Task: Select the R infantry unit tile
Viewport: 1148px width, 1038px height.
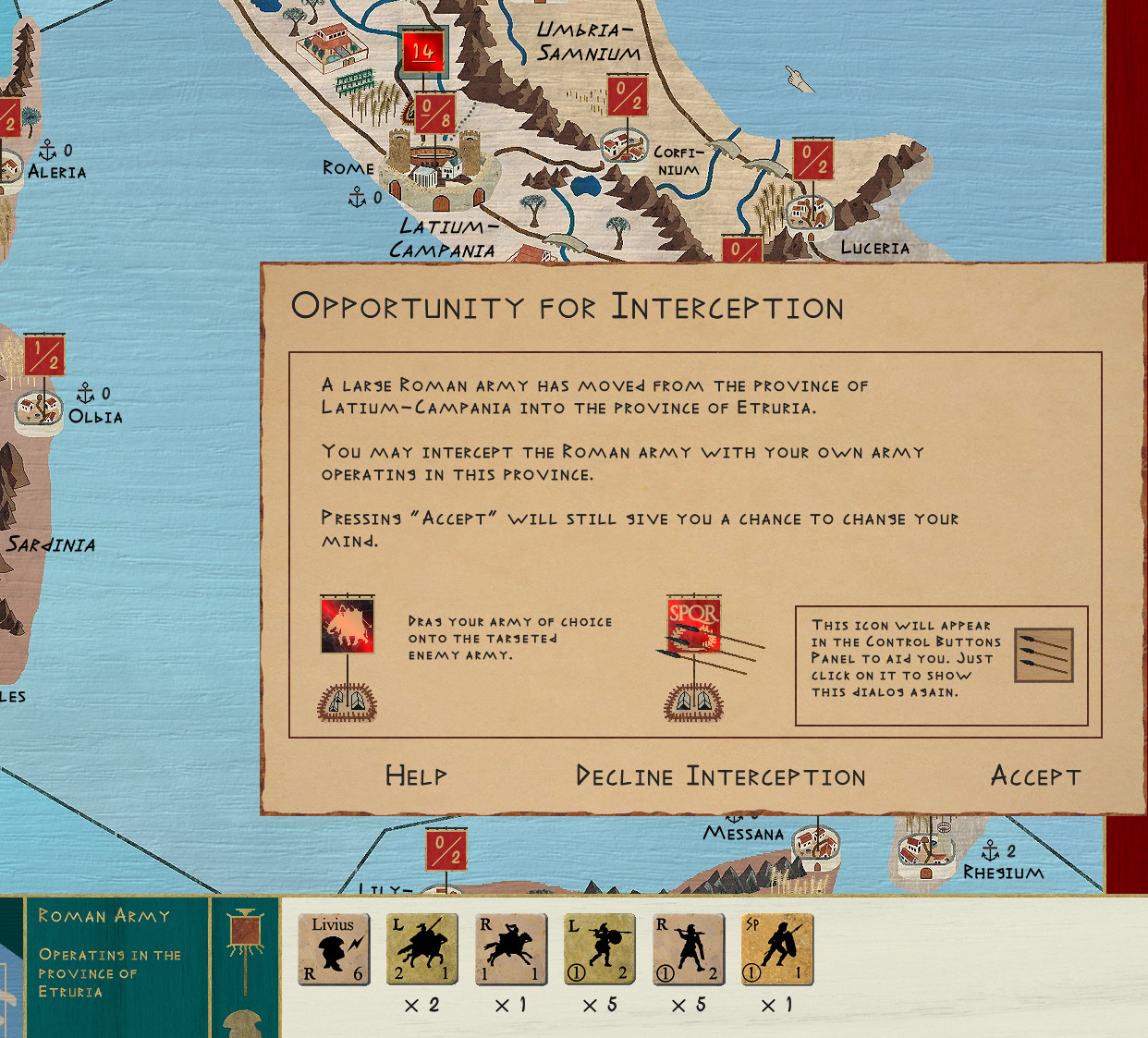Action: [688, 949]
